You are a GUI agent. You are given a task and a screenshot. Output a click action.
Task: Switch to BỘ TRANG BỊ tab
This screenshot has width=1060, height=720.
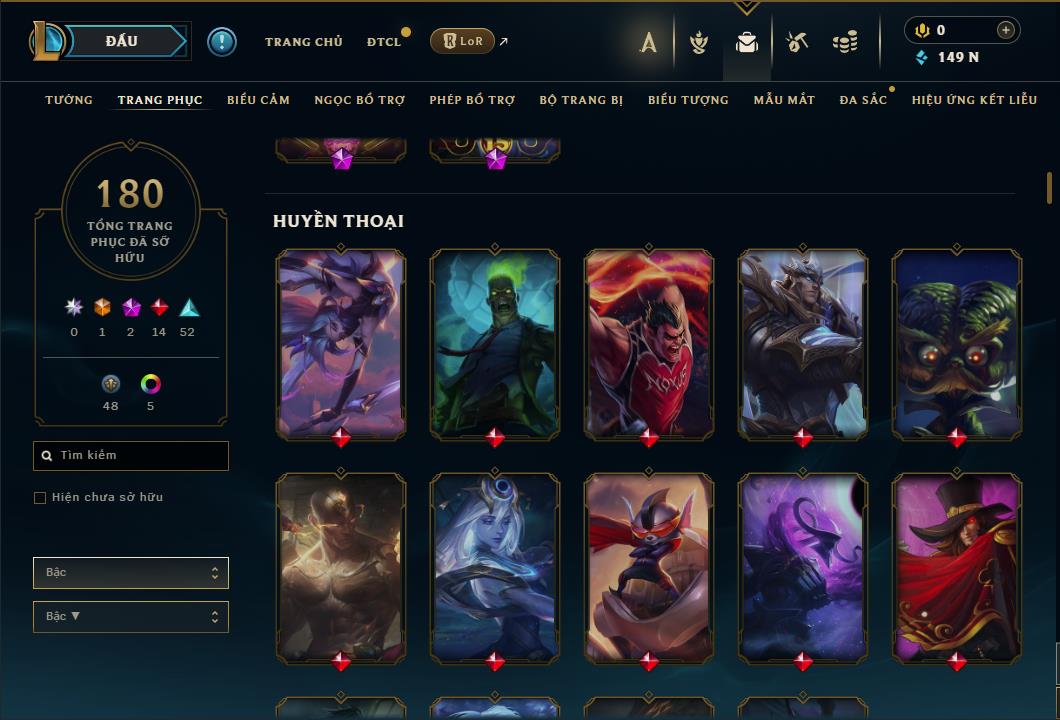click(581, 100)
